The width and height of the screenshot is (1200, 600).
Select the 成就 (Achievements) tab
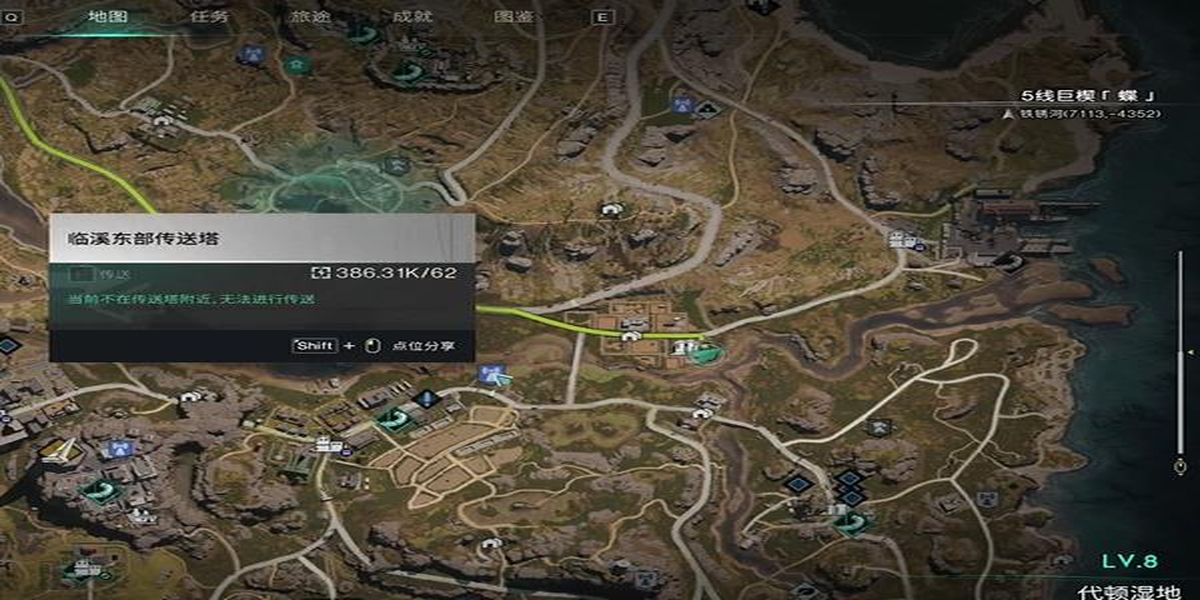point(412,17)
